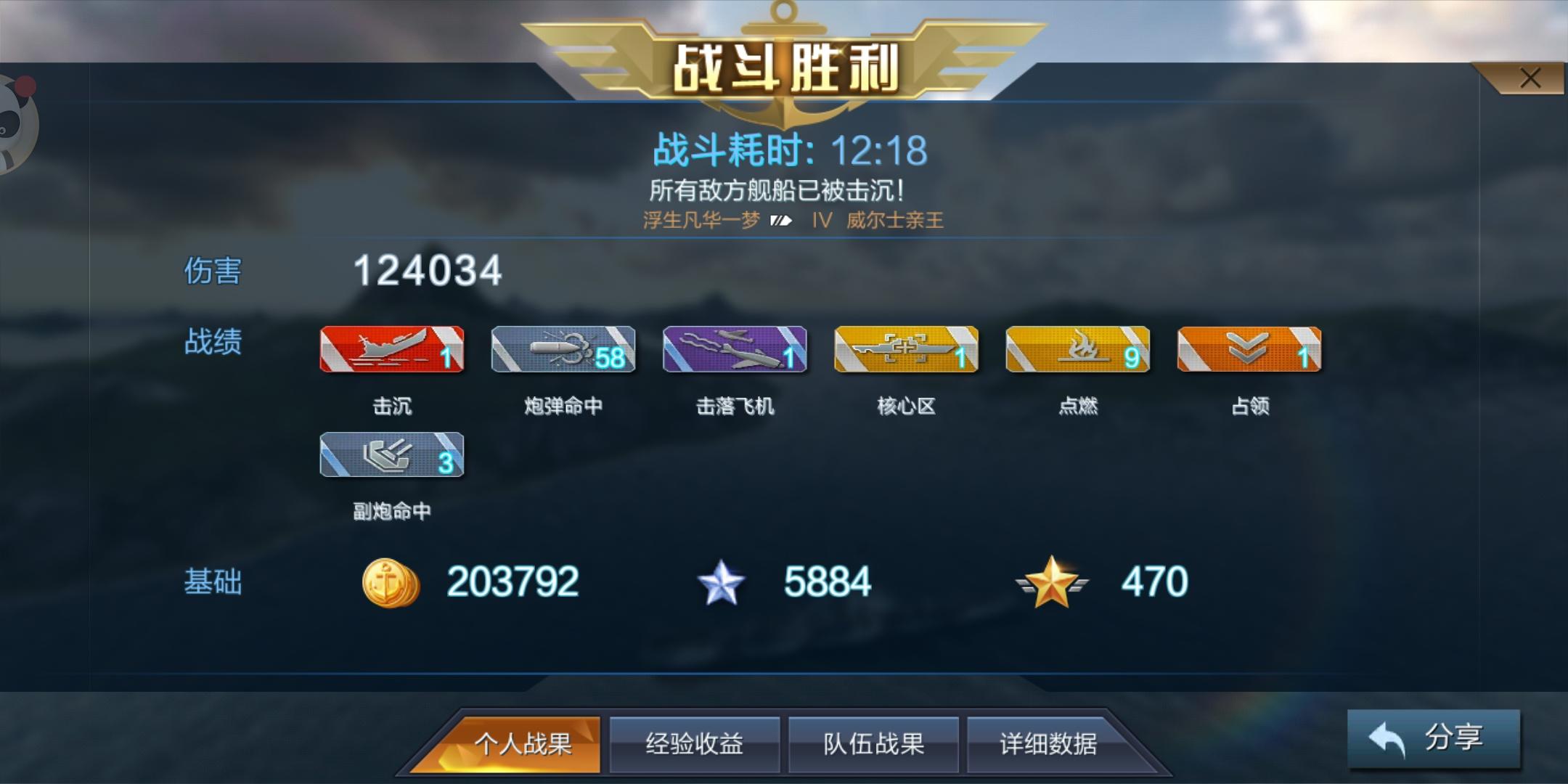View the 详细数据 detailed data tab
Screen dimensions: 1568x784
1050,743
